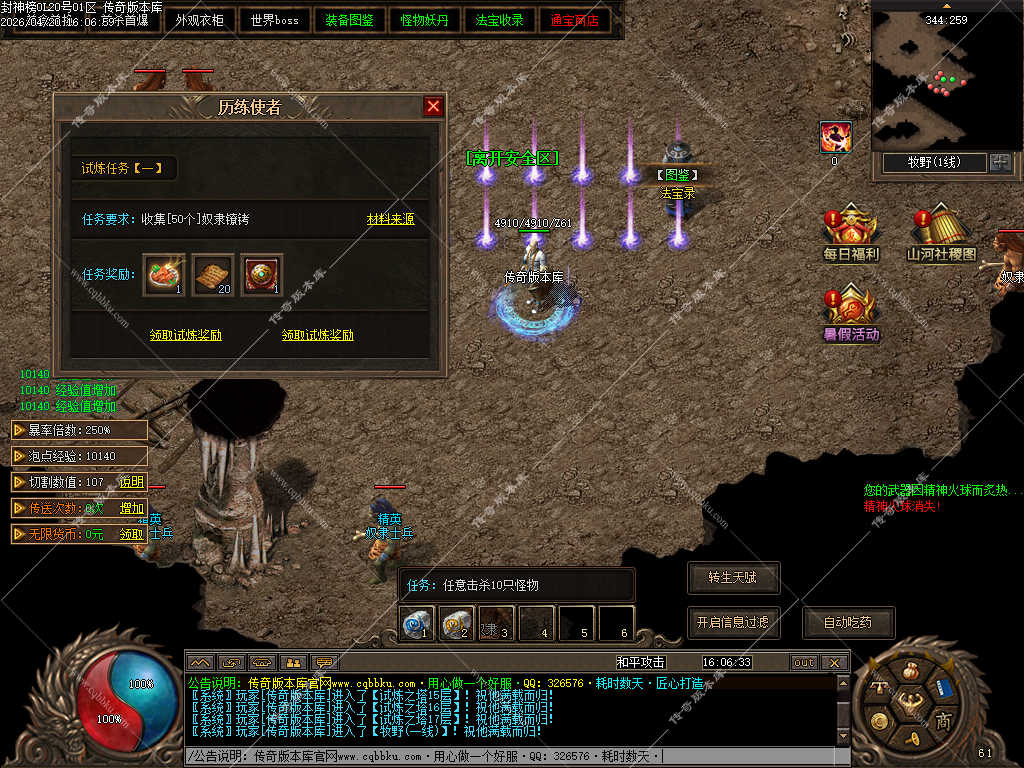The image size is (1024, 768).
Task: Close the 历练使者 quest window
Action: [x=433, y=106]
